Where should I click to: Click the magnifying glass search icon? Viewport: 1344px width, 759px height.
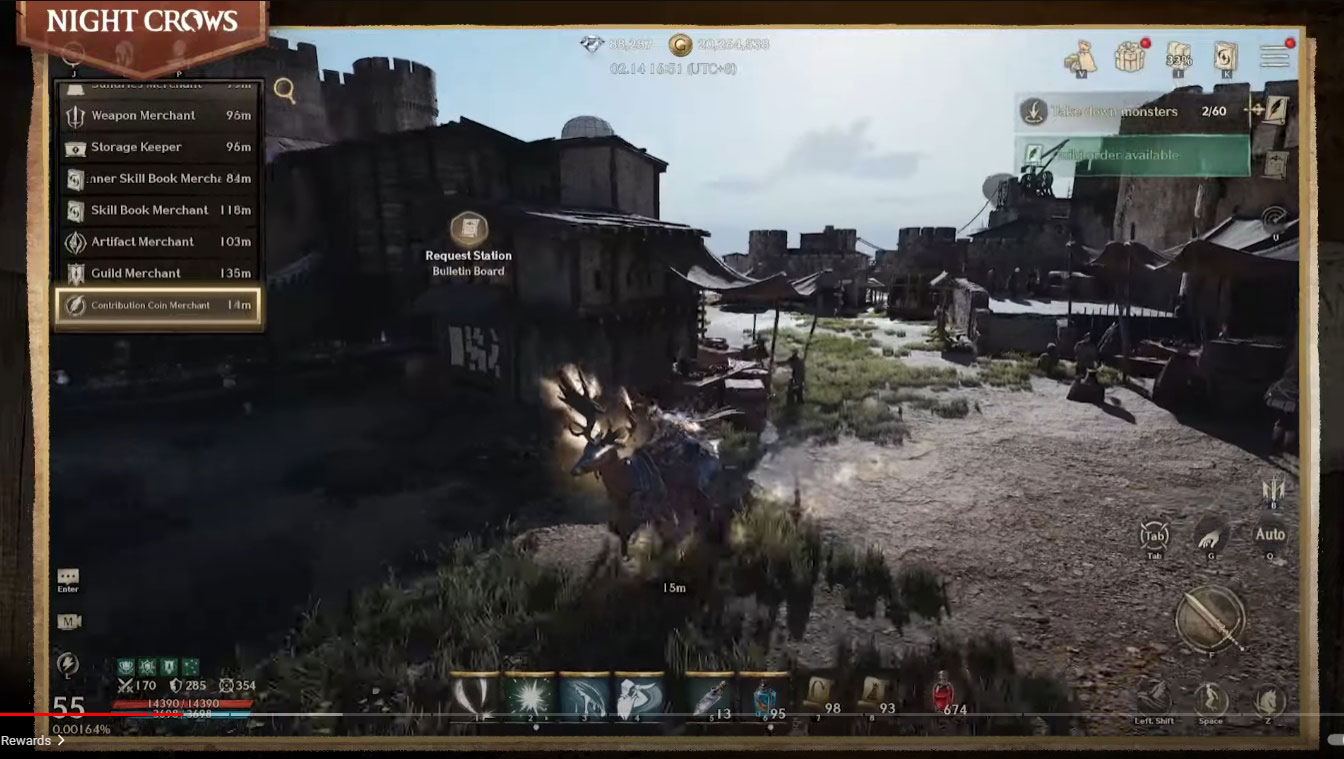point(285,91)
